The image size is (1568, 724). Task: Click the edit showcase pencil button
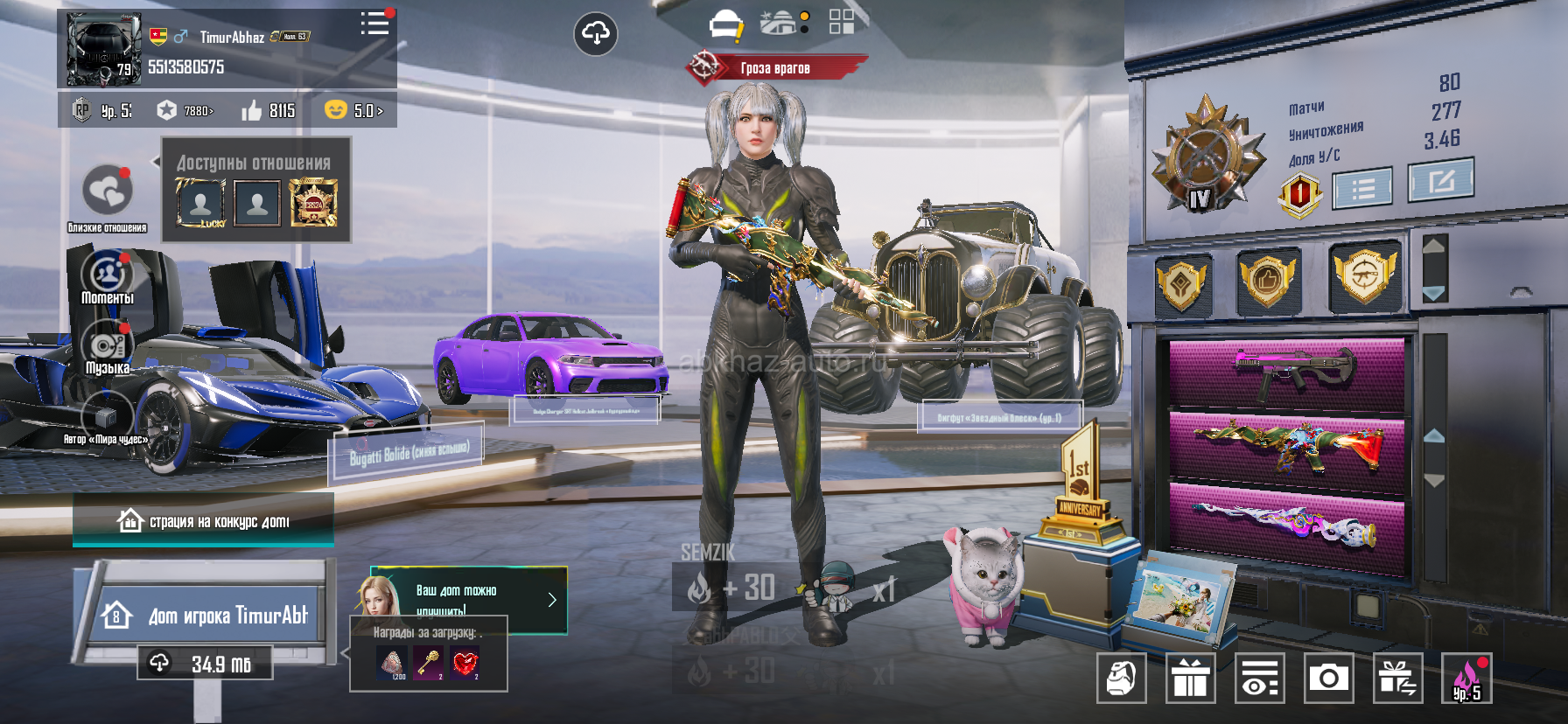(1440, 180)
